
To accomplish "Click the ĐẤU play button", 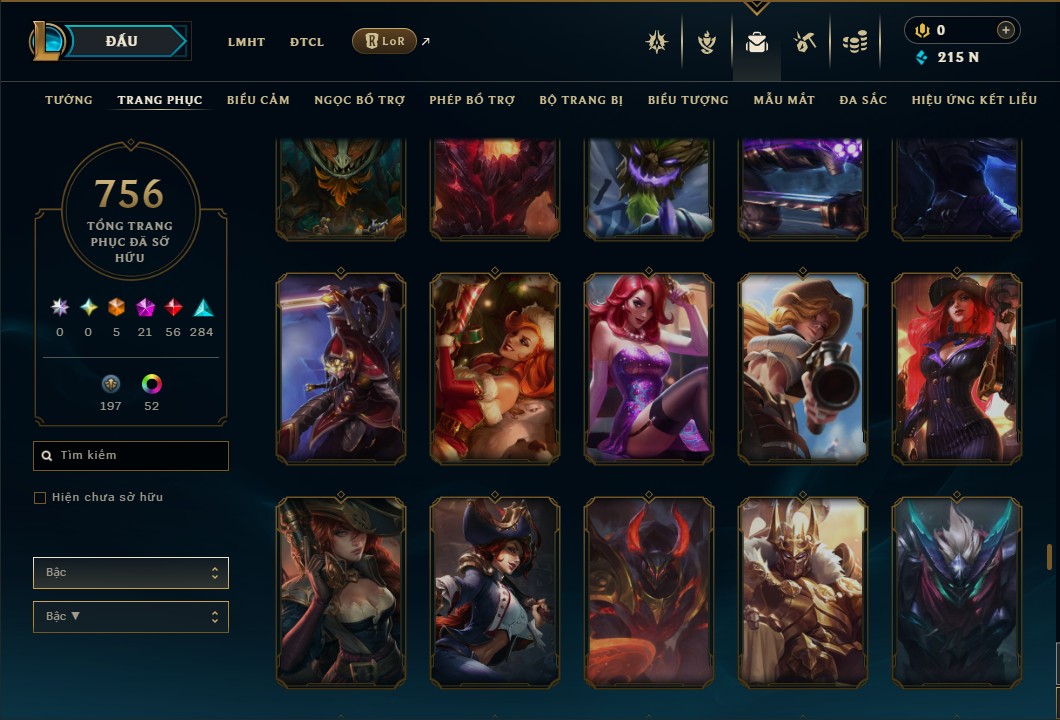I will coord(122,41).
